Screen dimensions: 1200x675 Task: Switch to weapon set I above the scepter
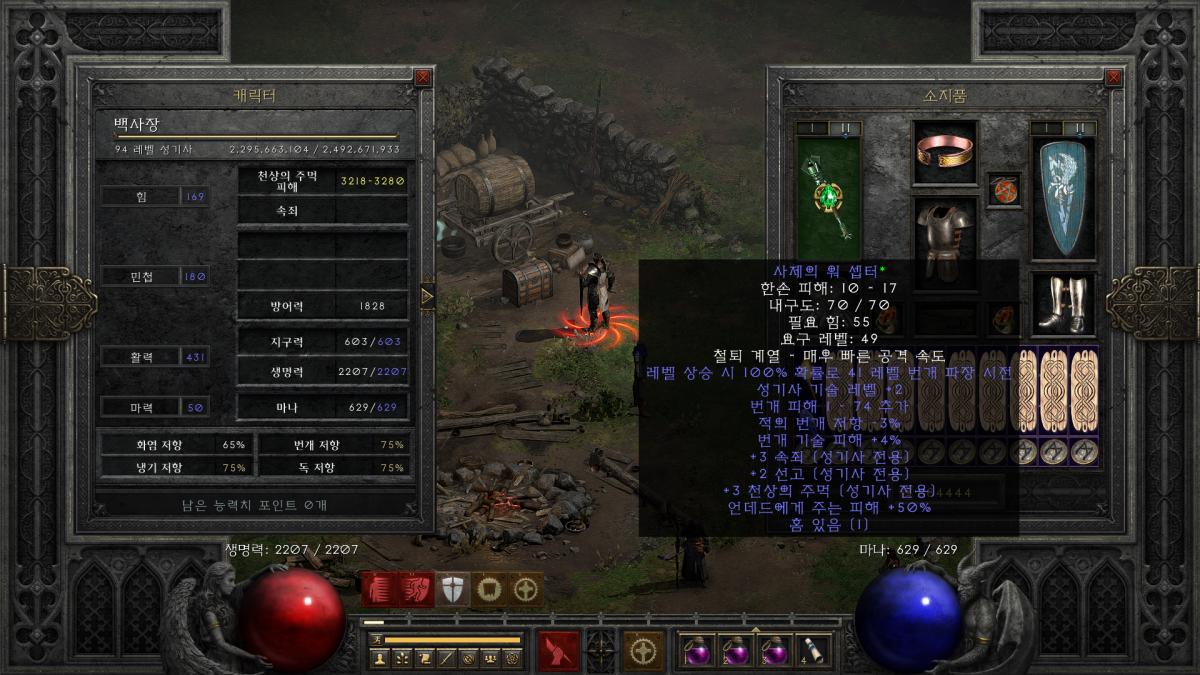[x=812, y=128]
